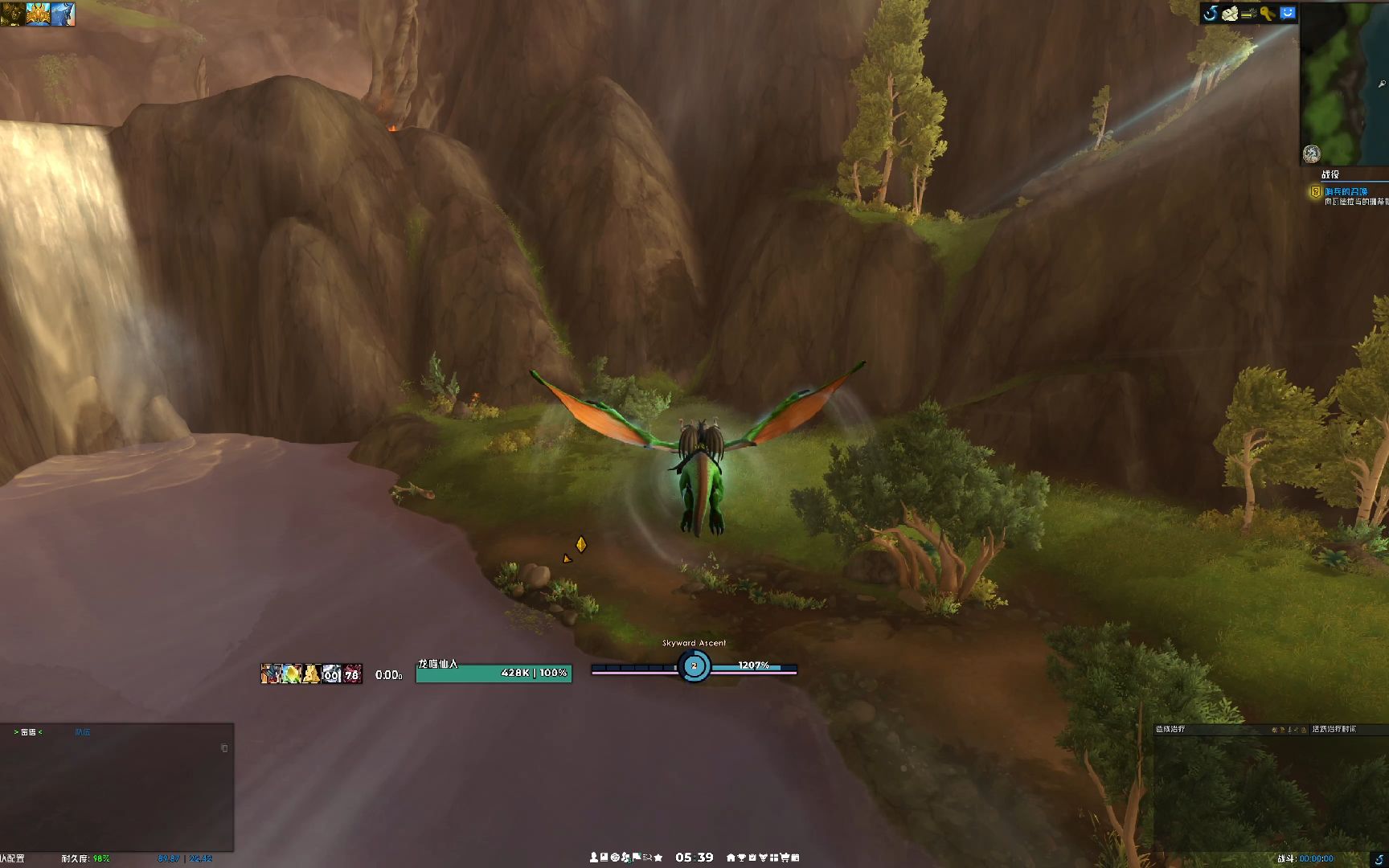Click the golden winged buff icon at top-left
Image resolution: width=1389 pixels, height=868 pixels.
coord(38,14)
